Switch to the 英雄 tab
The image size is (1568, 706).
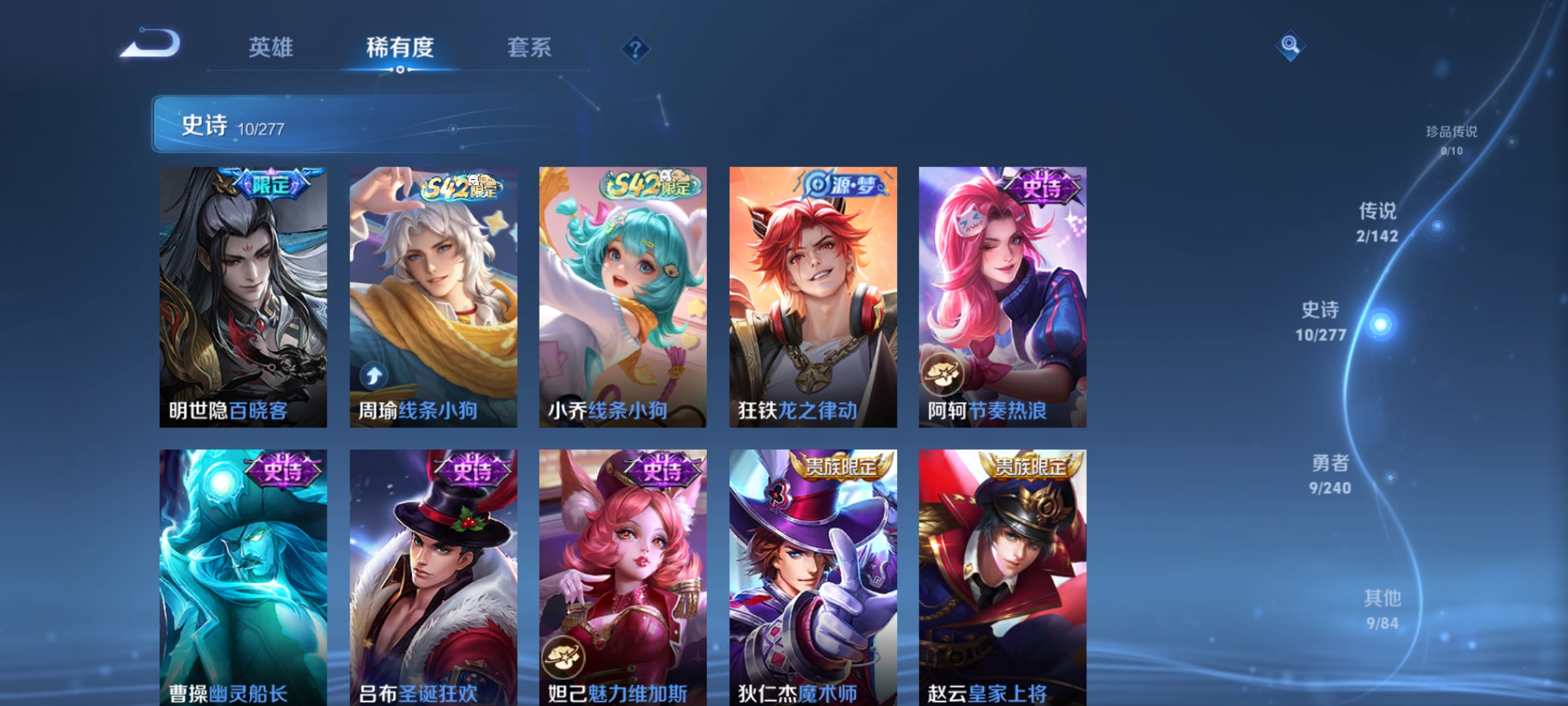coord(270,48)
